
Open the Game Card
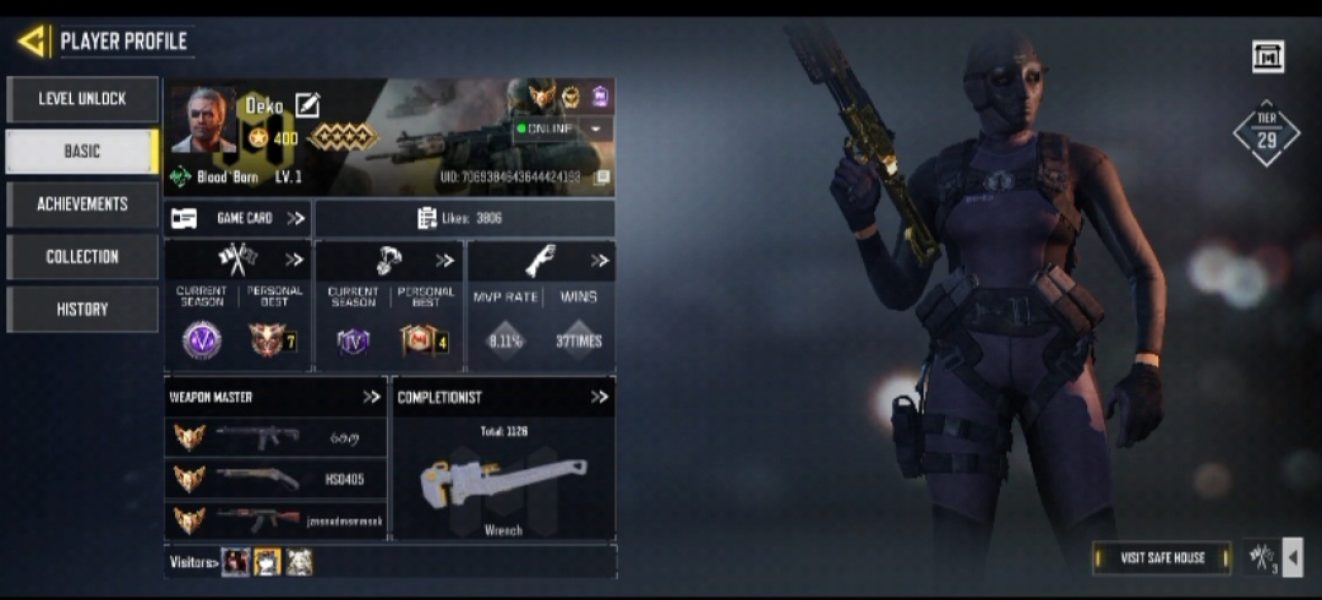[x=237, y=218]
